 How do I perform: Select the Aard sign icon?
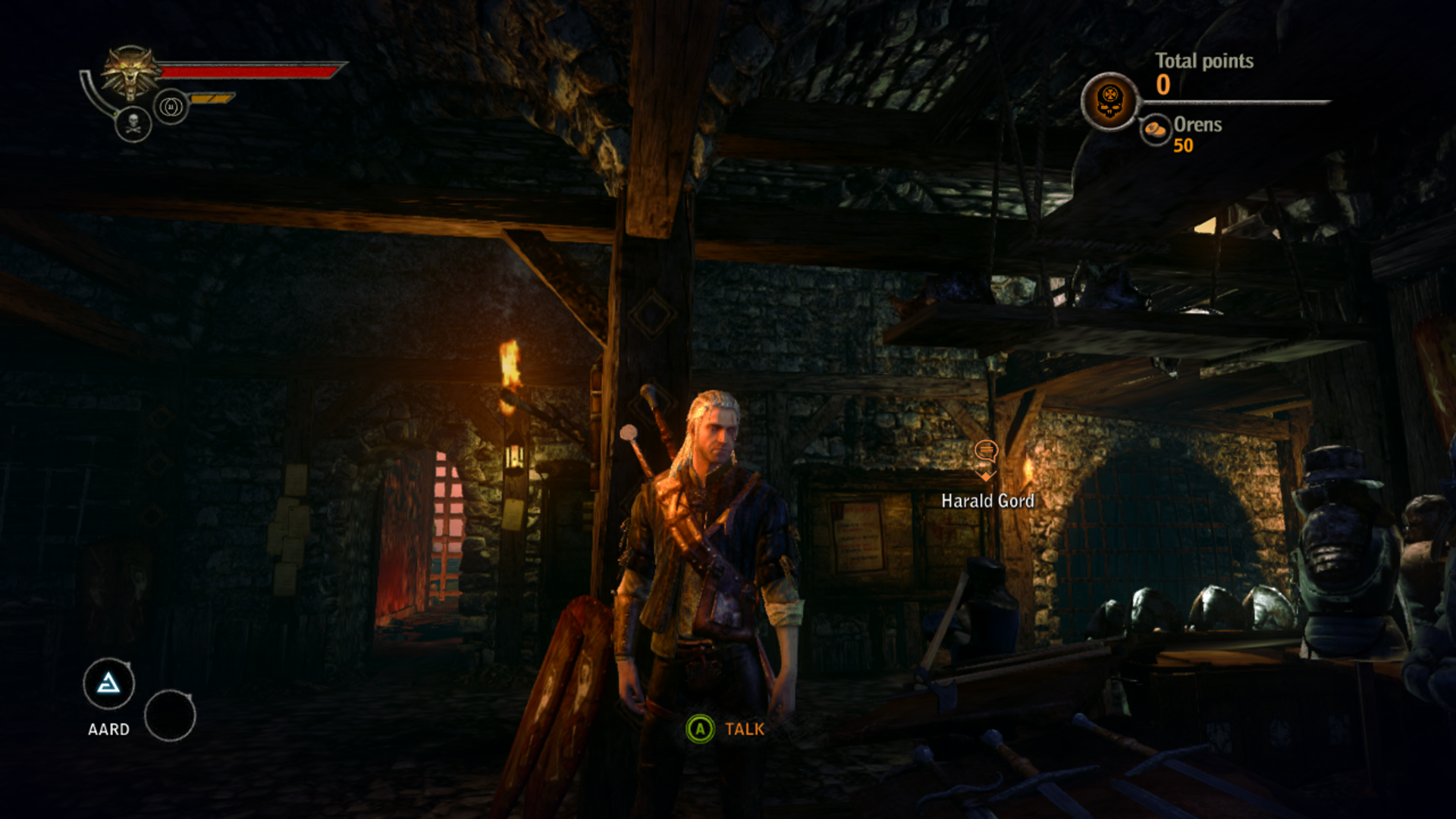coord(108,684)
